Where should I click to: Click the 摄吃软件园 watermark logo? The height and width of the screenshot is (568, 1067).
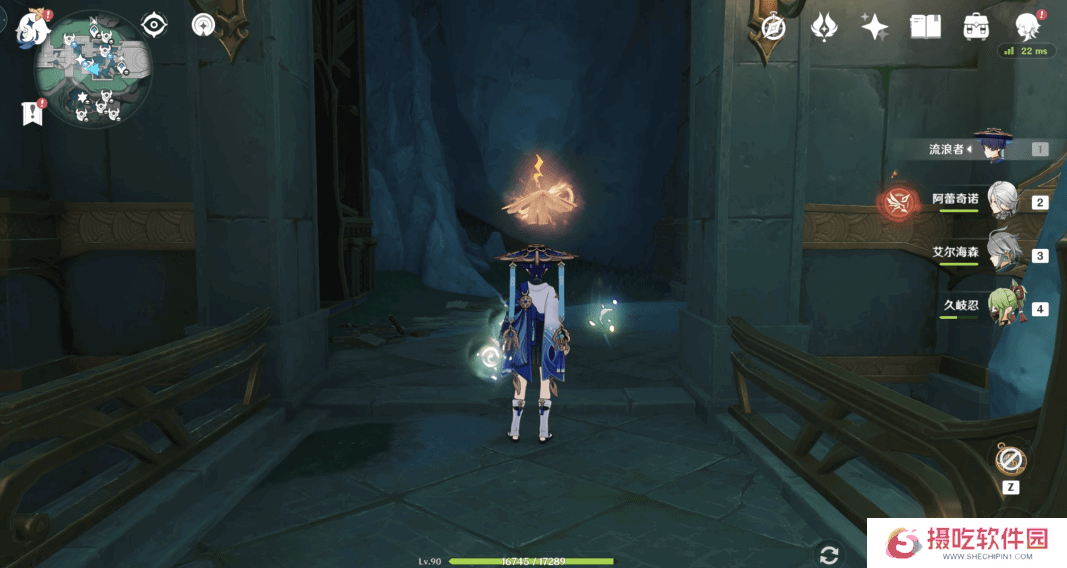coord(965,542)
